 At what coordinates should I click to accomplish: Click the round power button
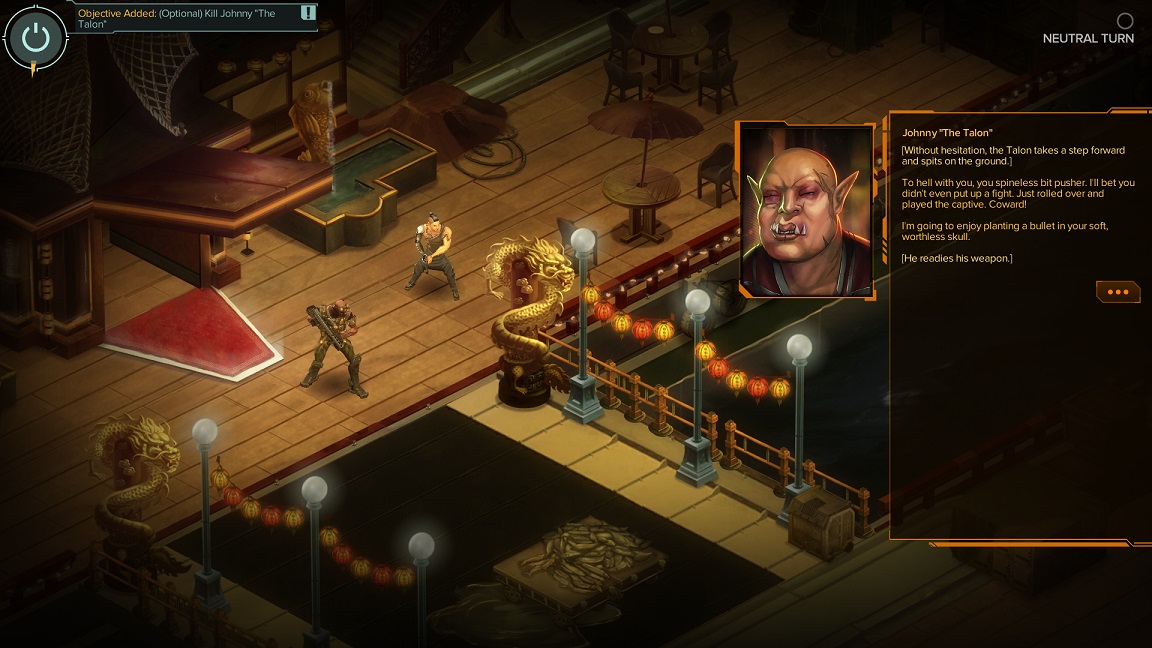35,38
